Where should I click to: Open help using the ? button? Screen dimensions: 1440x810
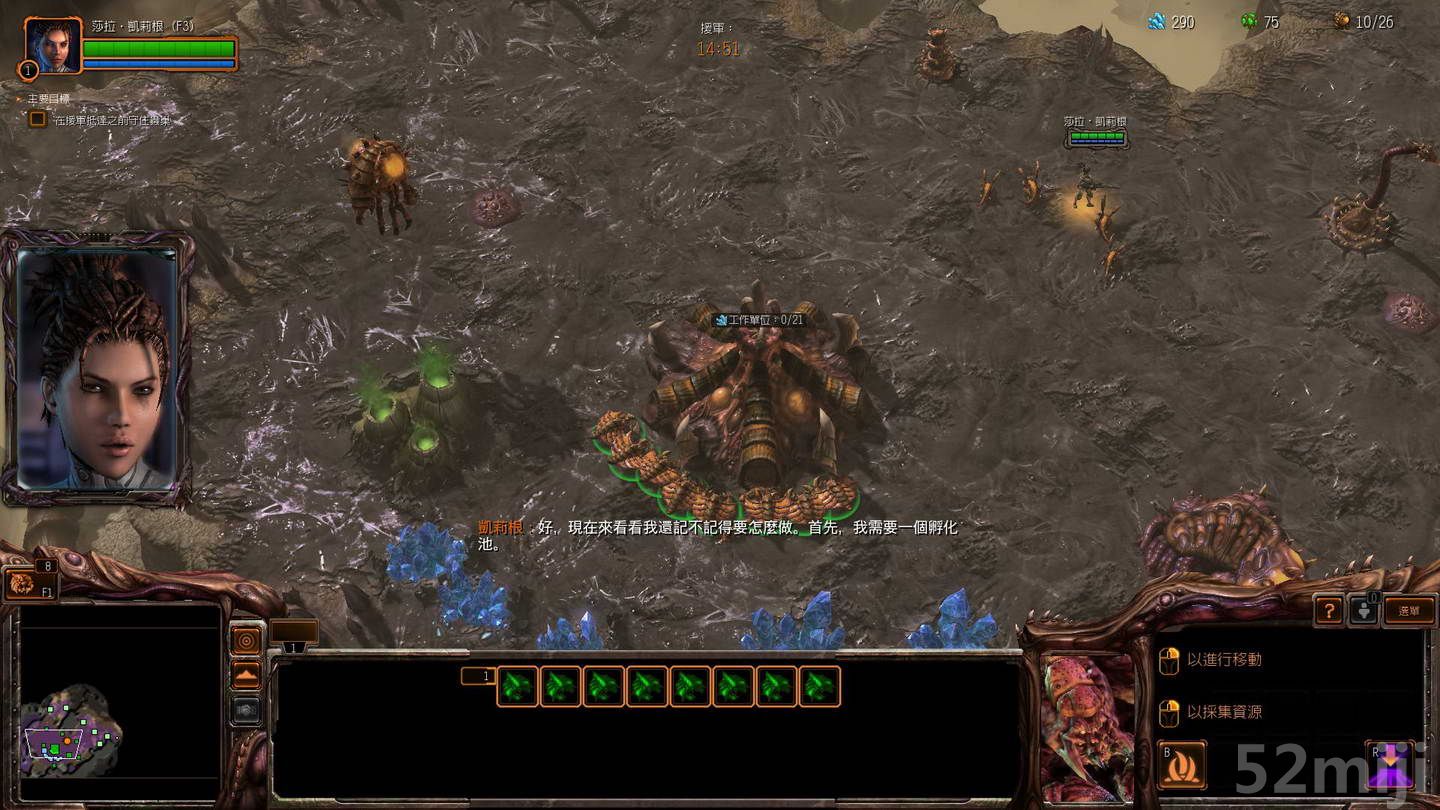pyautogui.click(x=1329, y=609)
